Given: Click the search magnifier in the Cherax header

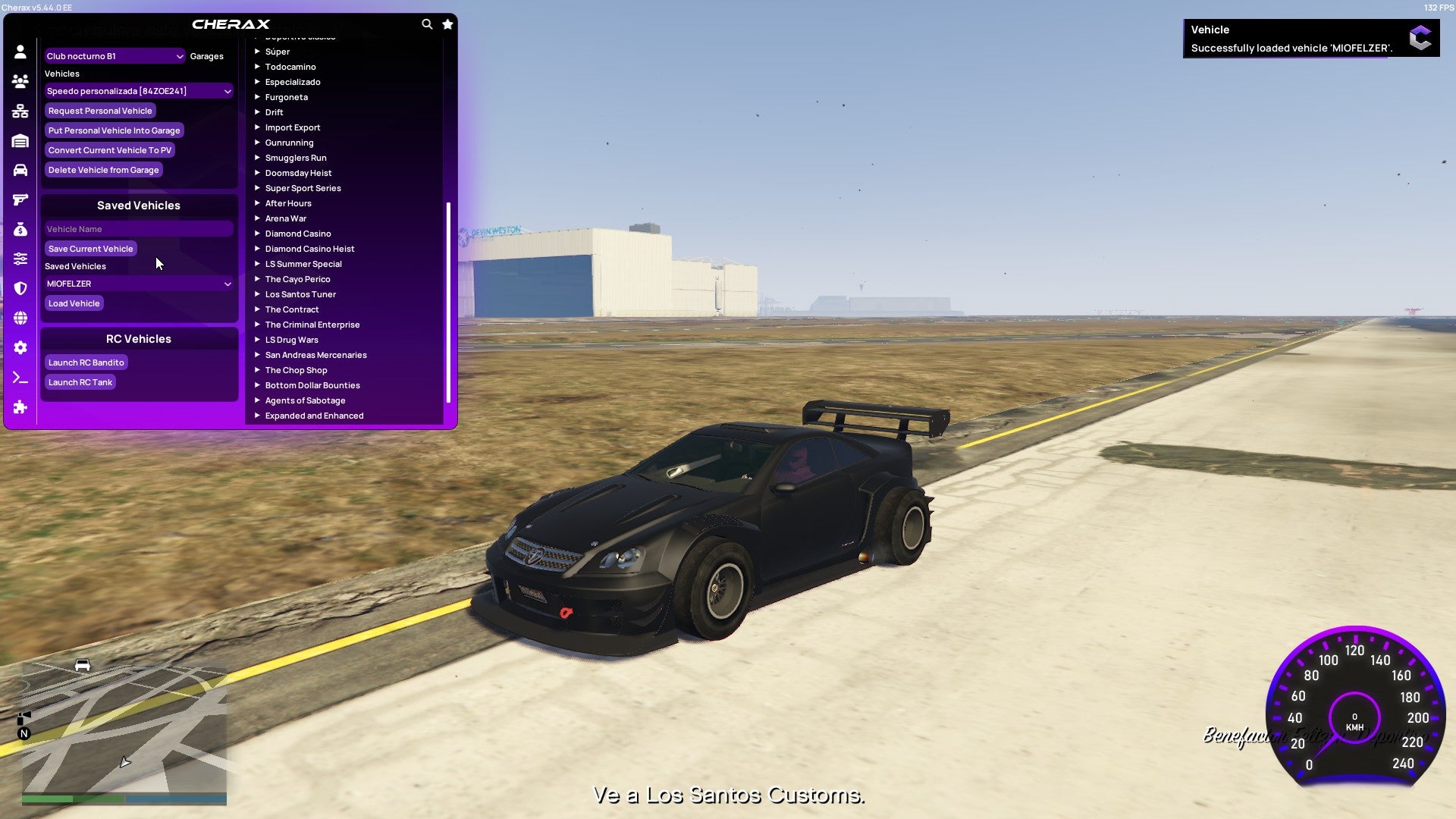Looking at the screenshot, I should [427, 24].
